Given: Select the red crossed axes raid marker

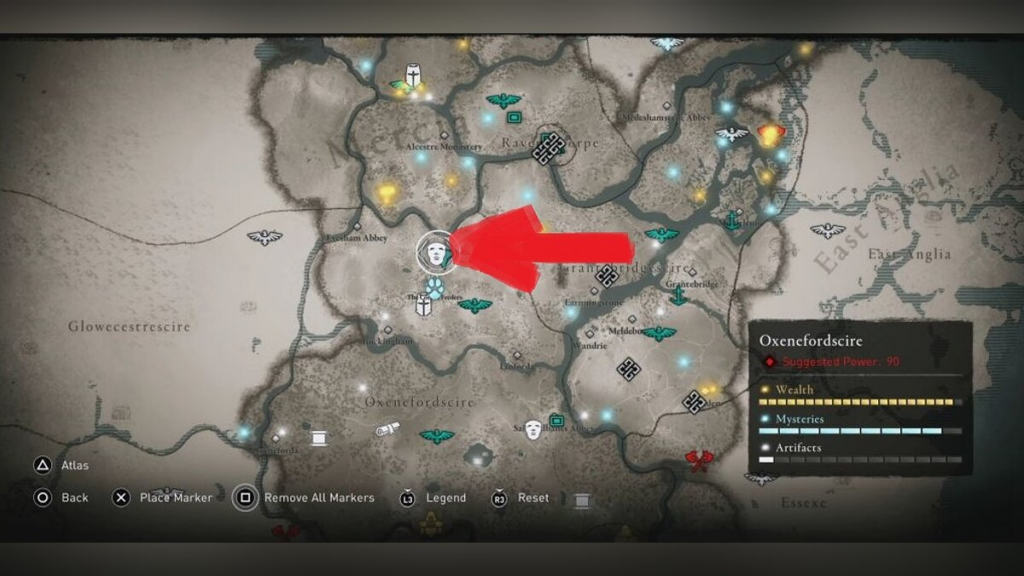Looking at the screenshot, I should tap(698, 461).
